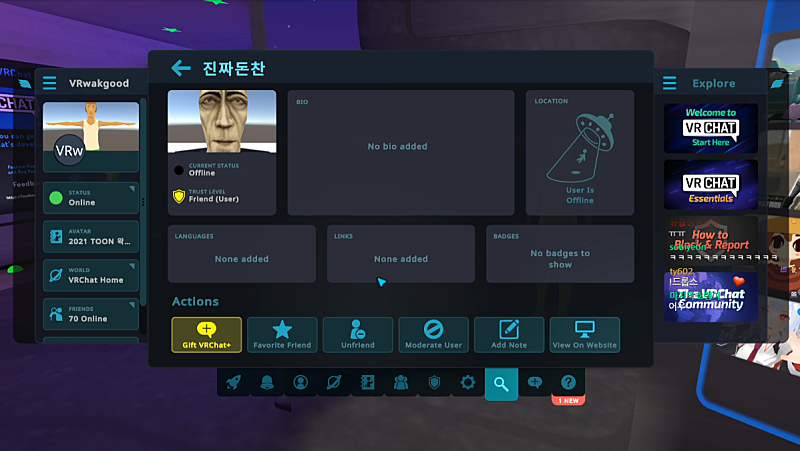Click the Gift VRChat+ button
This screenshot has height=451, width=800.
(x=207, y=334)
